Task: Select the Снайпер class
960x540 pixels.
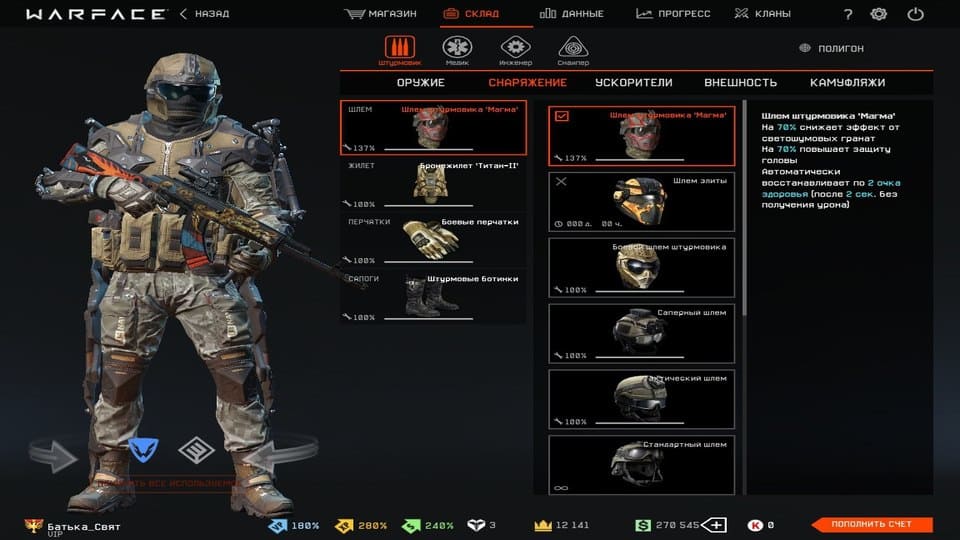Action: (573, 50)
